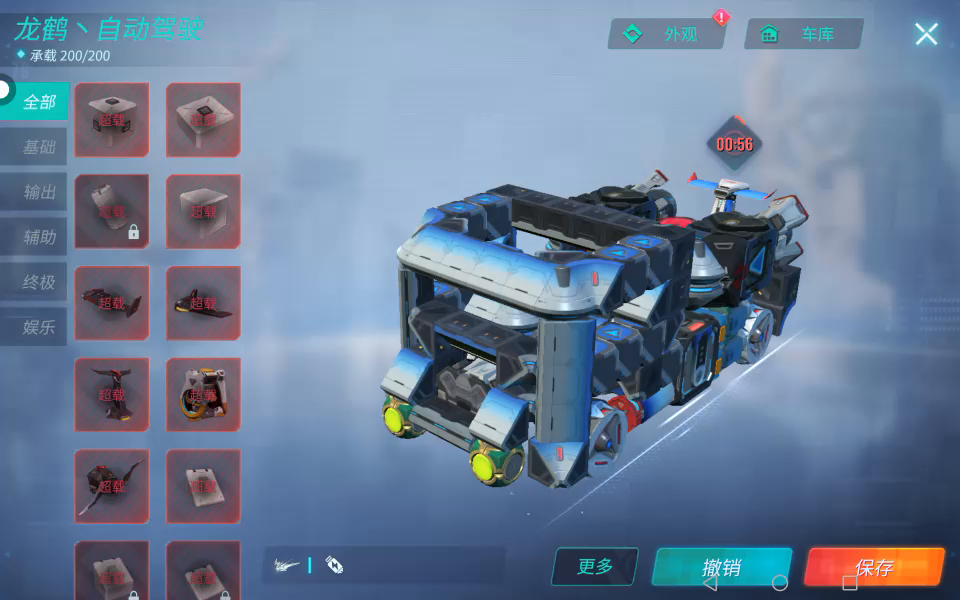Viewport: 960px width, 600px height.
Task: Open the 辅助 parts tab
Action: coord(38,237)
